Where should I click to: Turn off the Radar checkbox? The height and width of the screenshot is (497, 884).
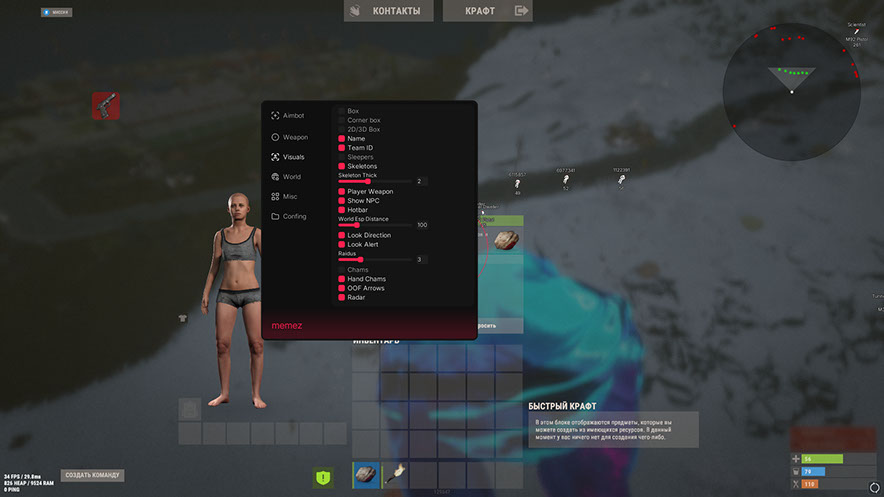pos(342,297)
